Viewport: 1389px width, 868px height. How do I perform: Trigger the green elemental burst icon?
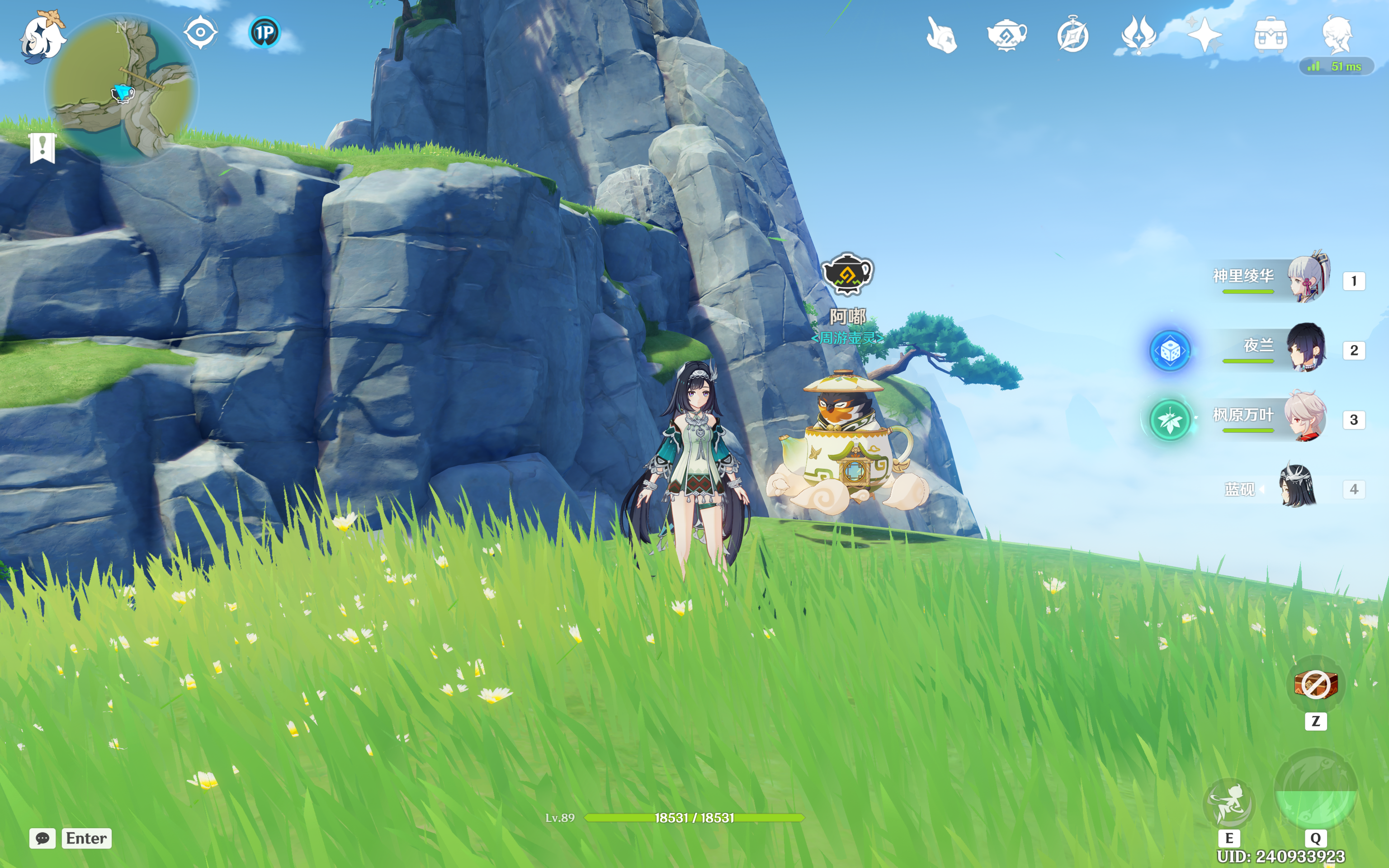click(x=1316, y=790)
